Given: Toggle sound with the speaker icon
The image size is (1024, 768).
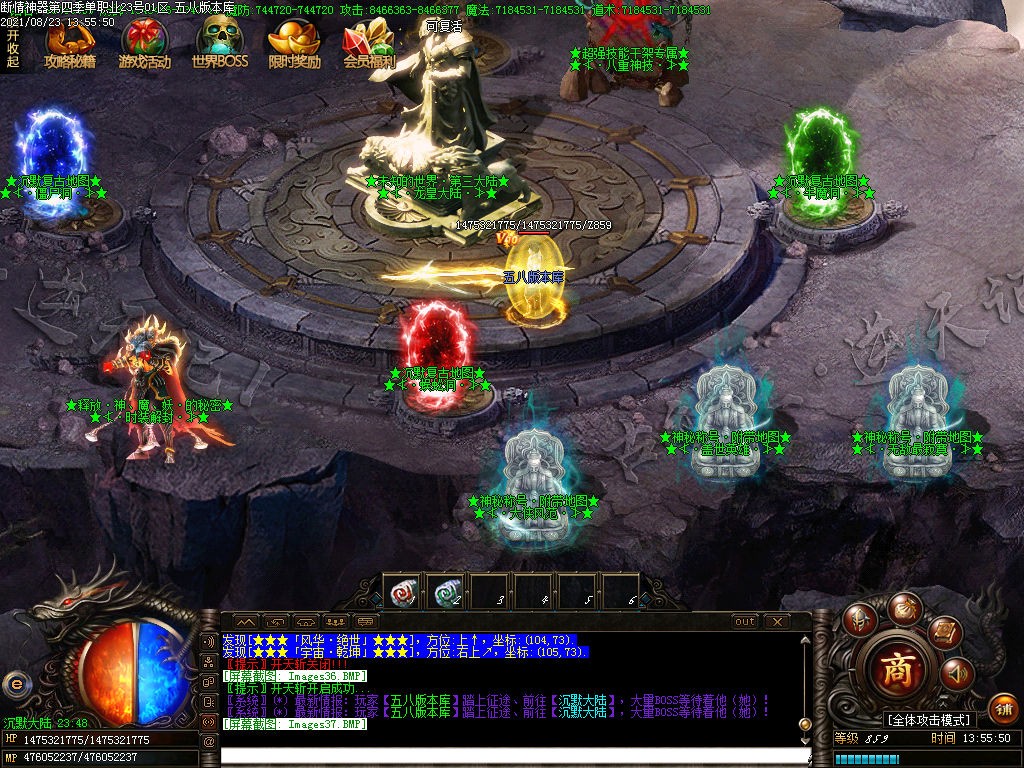Looking at the screenshot, I should coord(957,674).
